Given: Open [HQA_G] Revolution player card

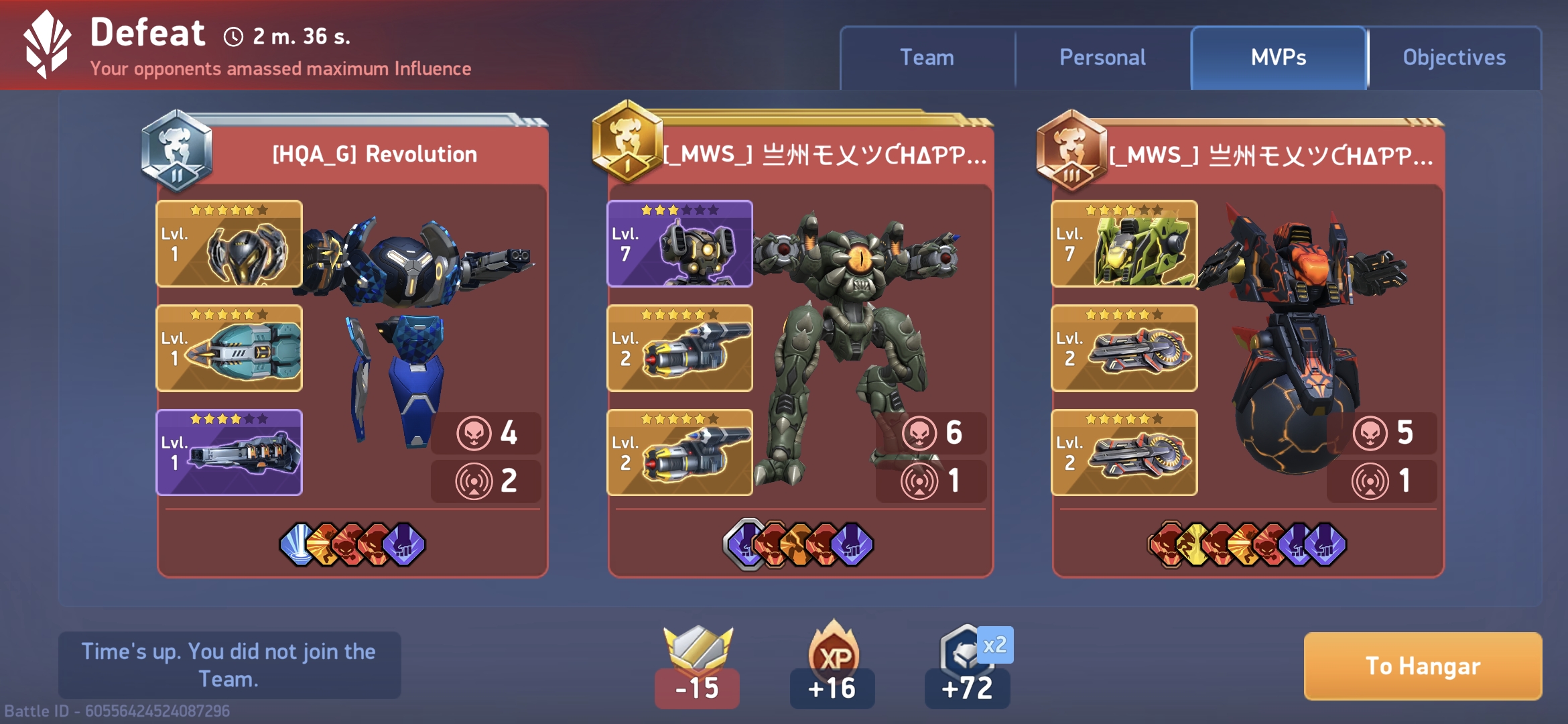Looking at the screenshot, I should [x=375, y=154].
